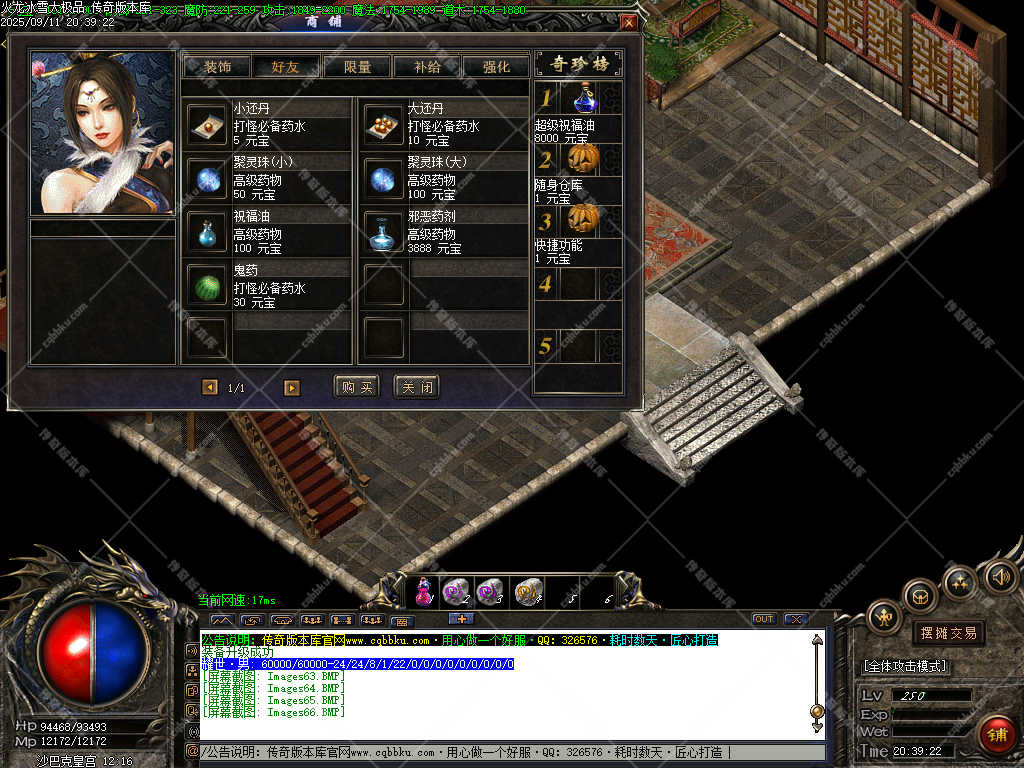This screenshot has width=1024, height=768.
Task: Choose the 邪恶药剂 potion flask
Action: (x=382, y=232)
